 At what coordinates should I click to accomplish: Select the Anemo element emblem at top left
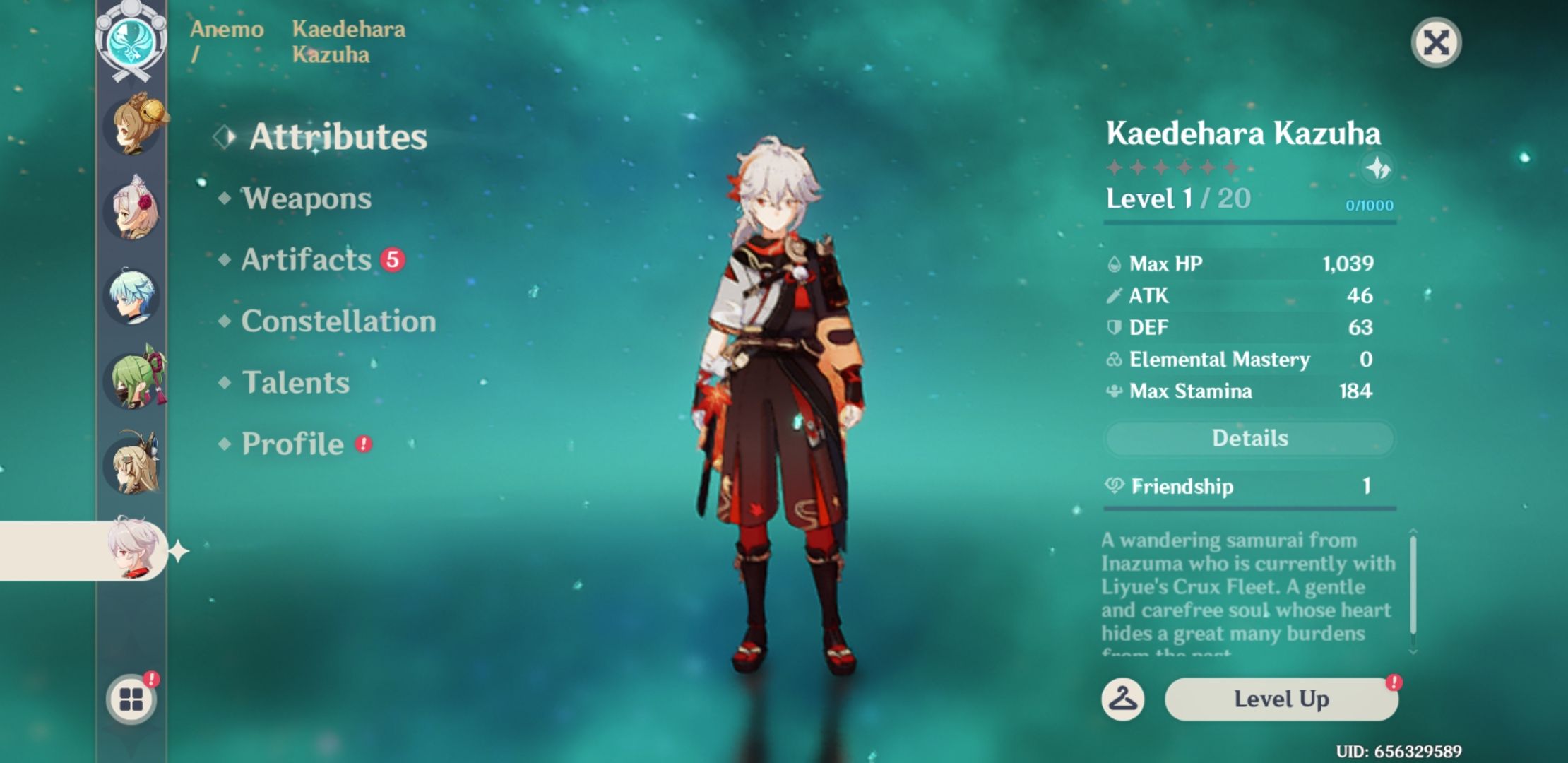[x=131, y=42]
